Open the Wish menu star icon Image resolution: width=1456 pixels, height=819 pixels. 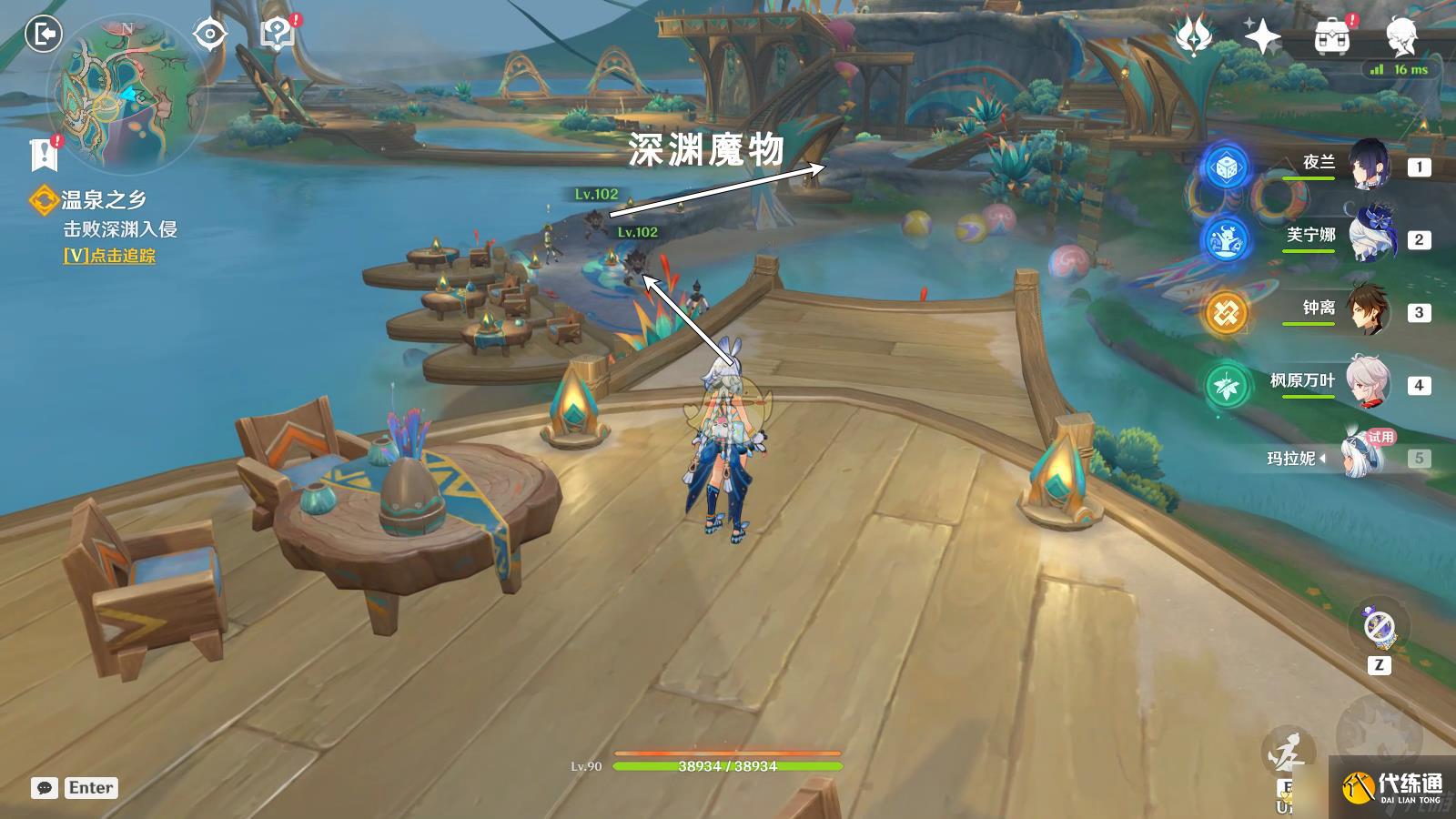(1265, 36)
